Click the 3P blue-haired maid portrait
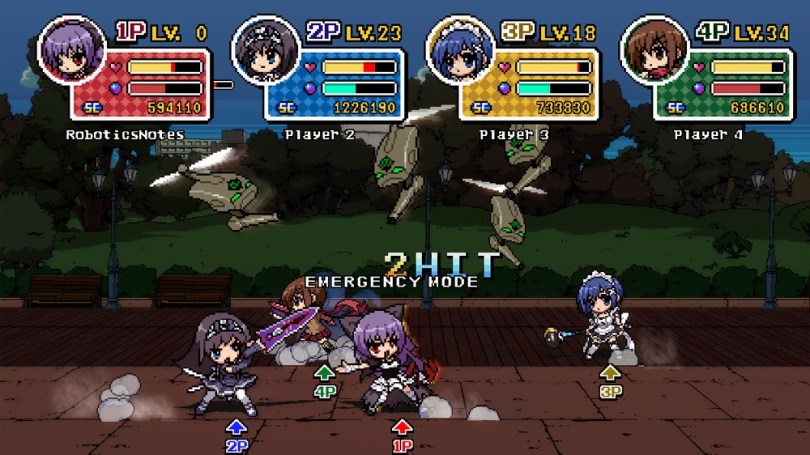 (461, 50)
